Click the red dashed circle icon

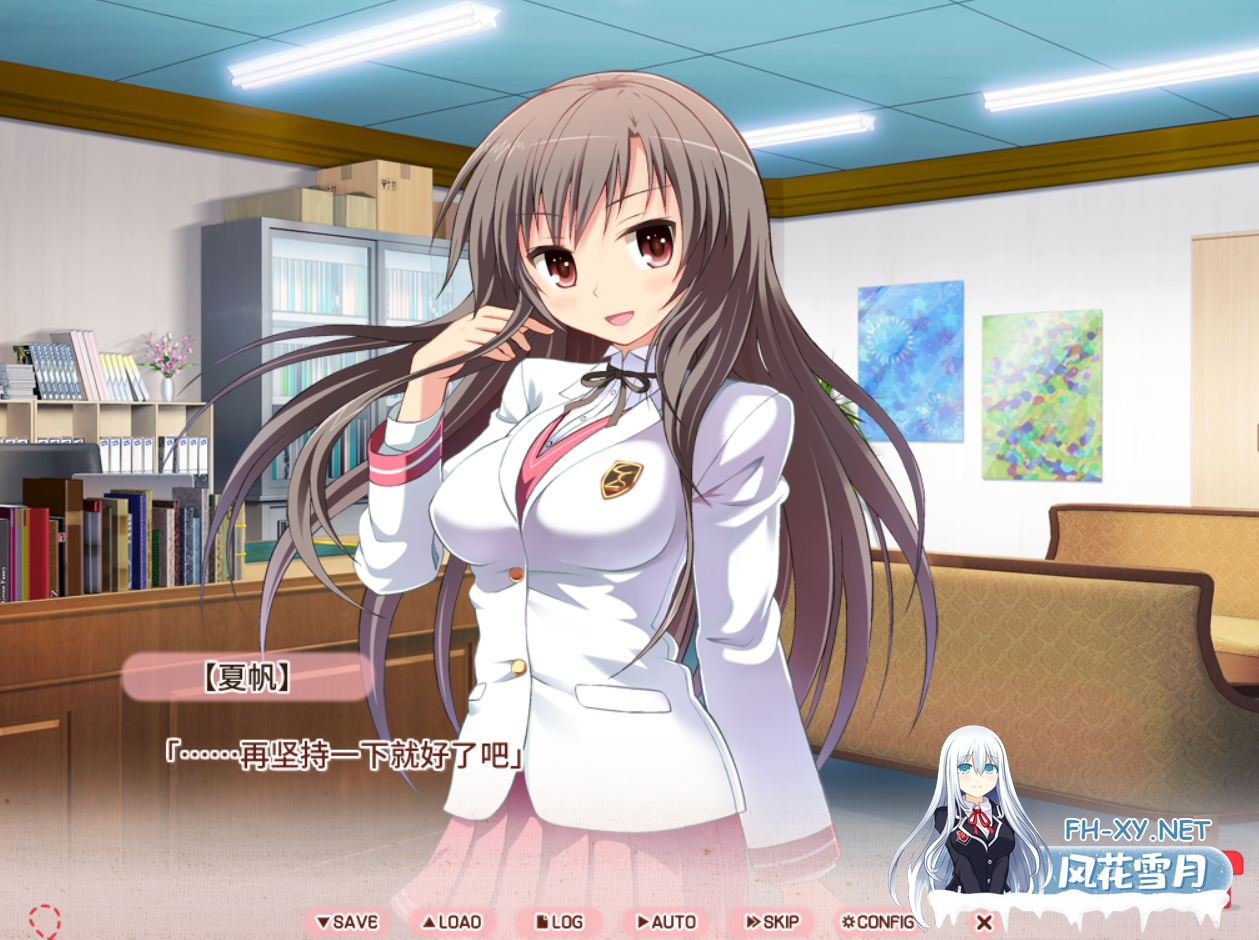tap(45, 921)
